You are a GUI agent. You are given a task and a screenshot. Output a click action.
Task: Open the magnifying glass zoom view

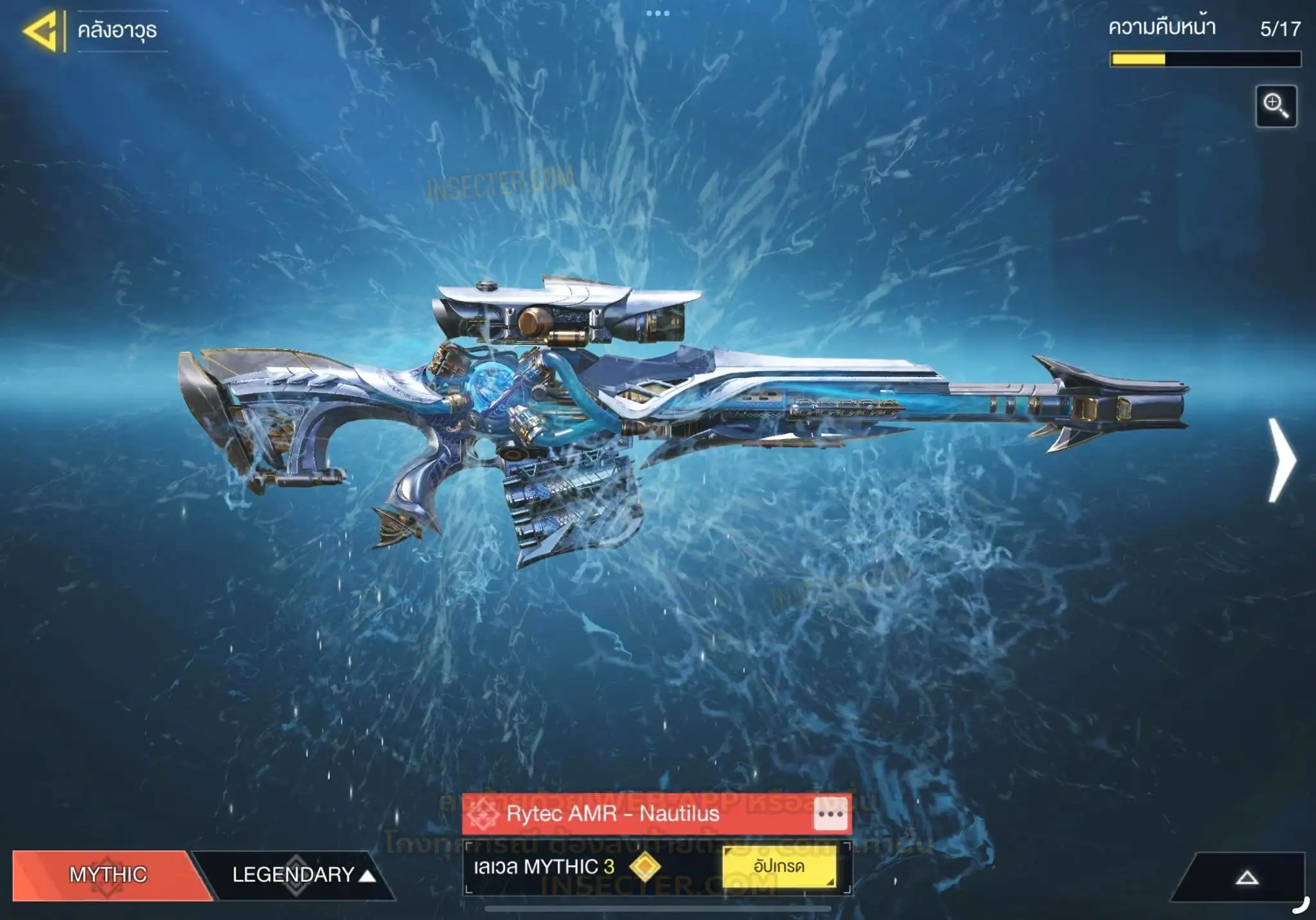1276,106
